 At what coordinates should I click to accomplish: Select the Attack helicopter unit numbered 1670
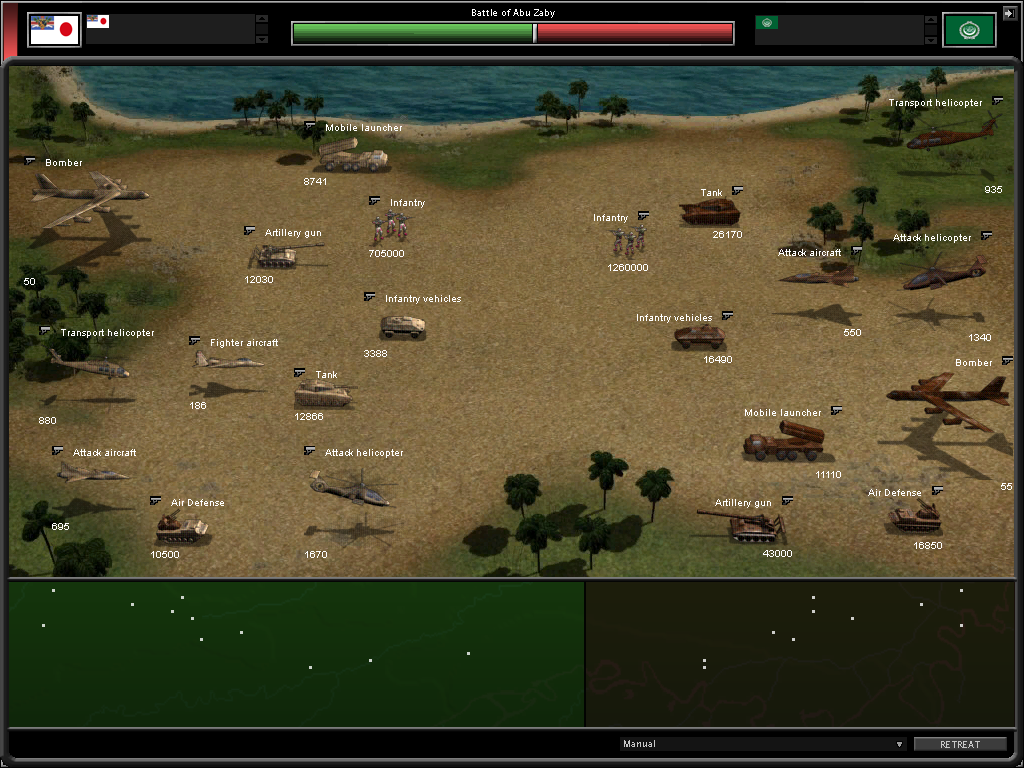(x=350, y=488)
